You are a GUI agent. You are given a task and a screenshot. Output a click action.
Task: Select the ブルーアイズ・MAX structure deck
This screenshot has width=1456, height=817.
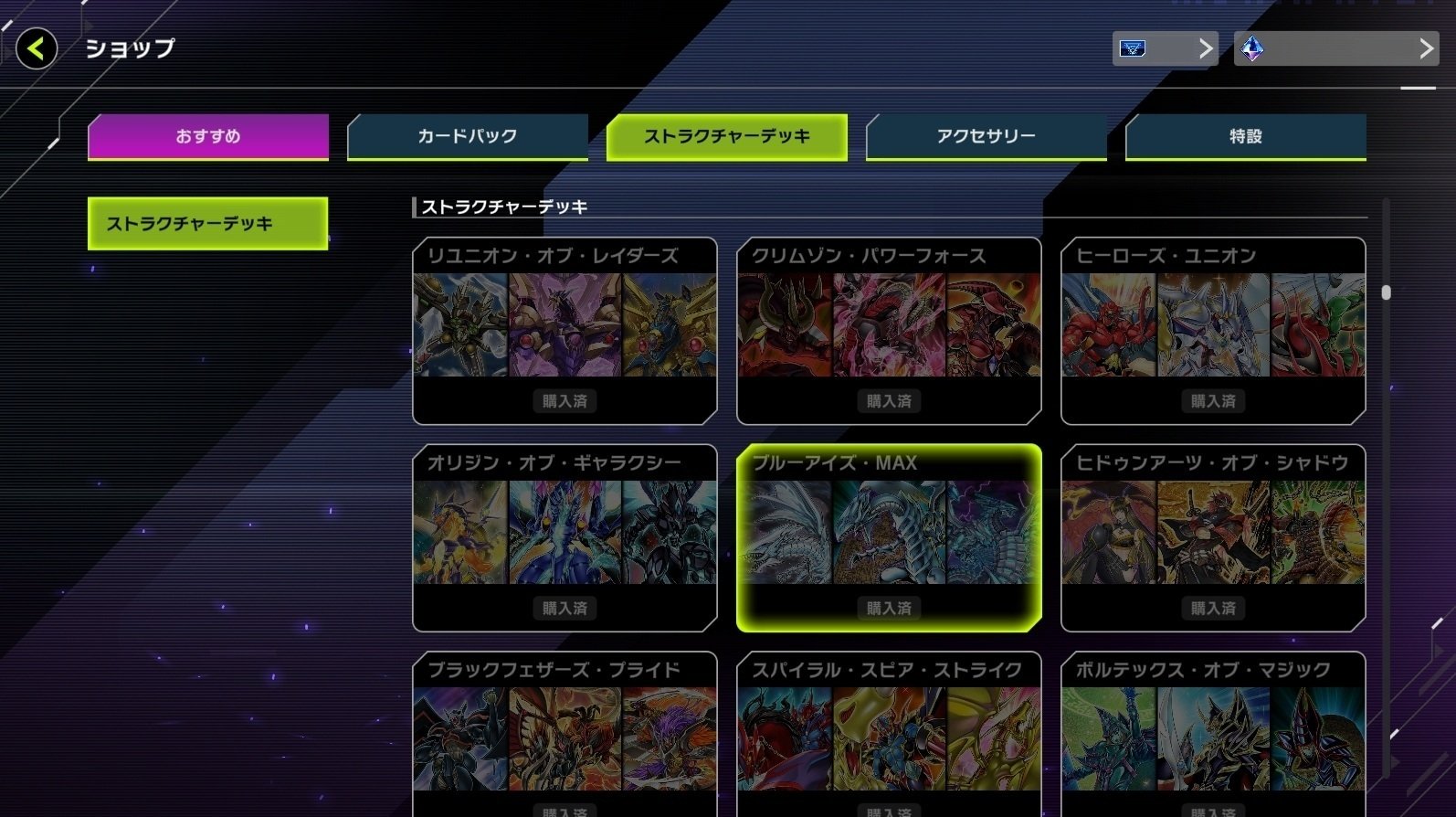coord(888,539)
